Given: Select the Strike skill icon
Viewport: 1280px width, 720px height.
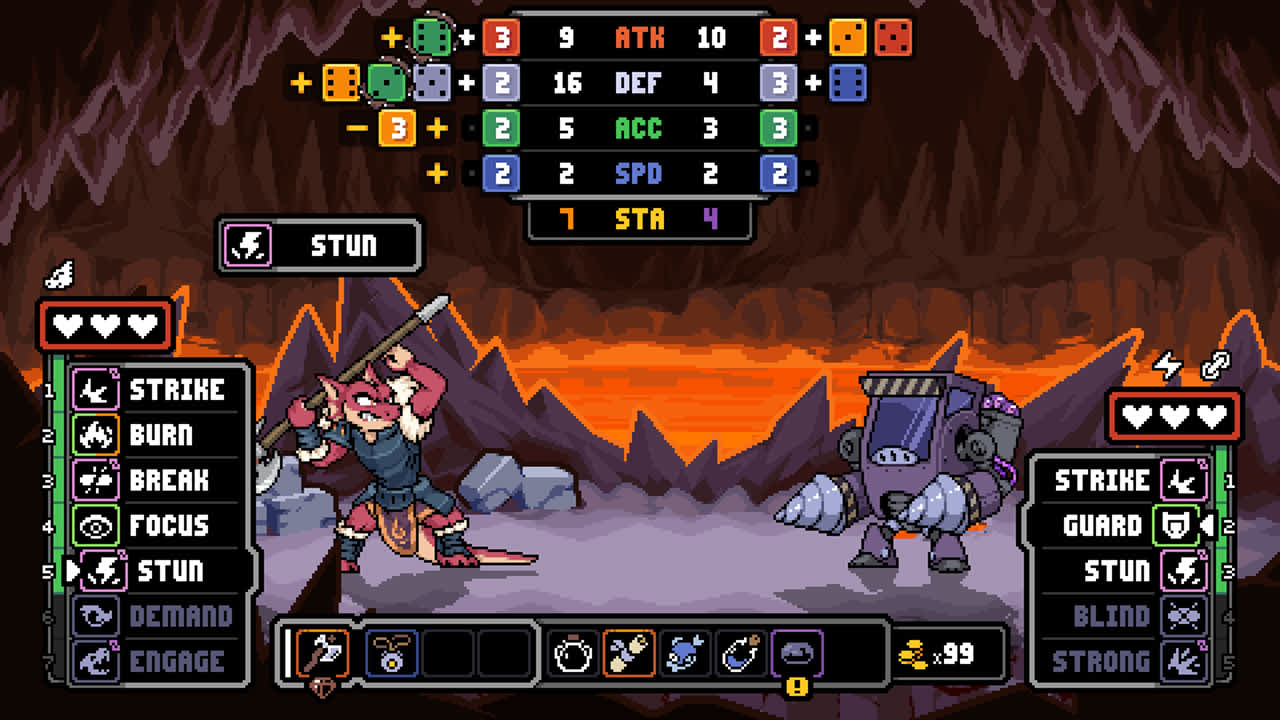Looking at the screenshot, I should coord(95,391).
